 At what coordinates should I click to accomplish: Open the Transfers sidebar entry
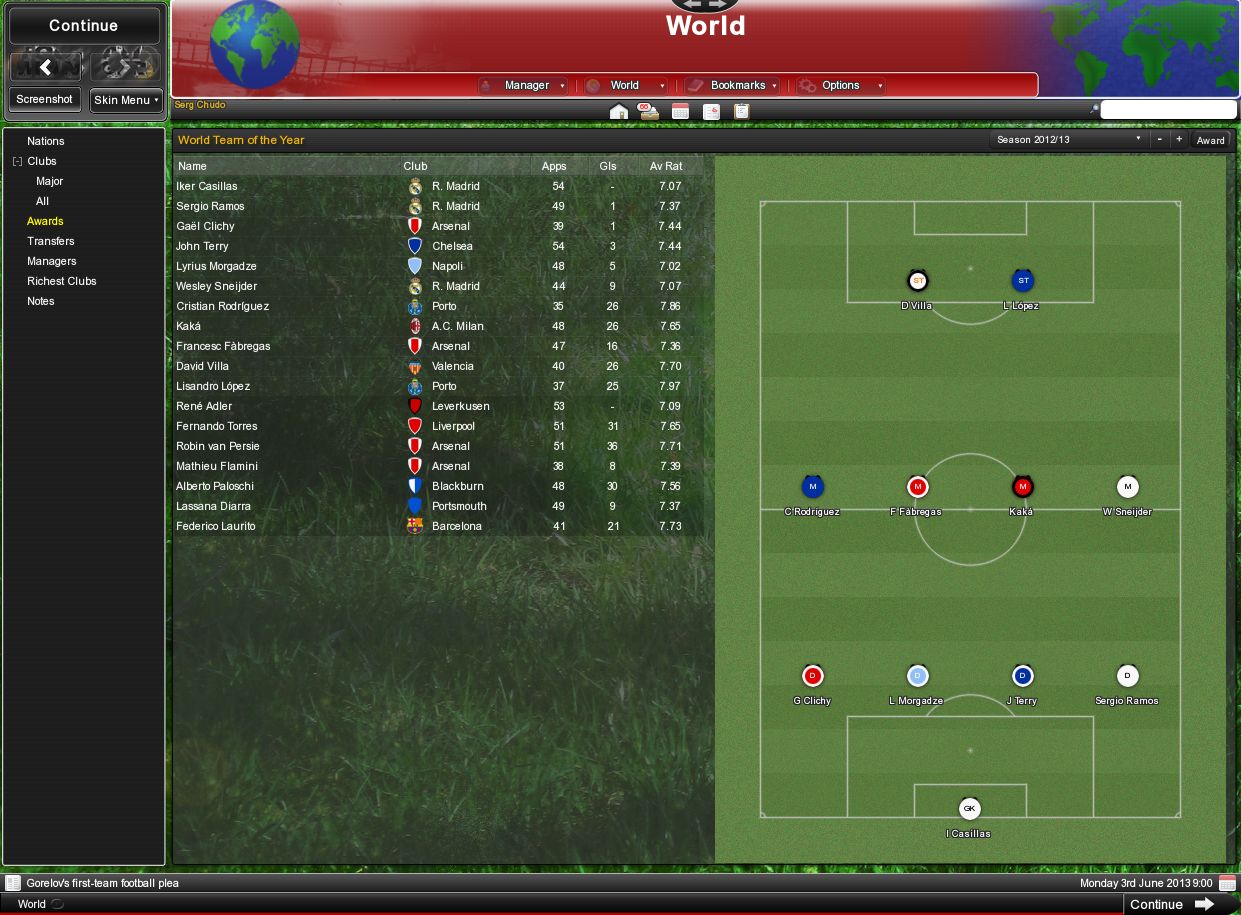(x=51, y=241)
